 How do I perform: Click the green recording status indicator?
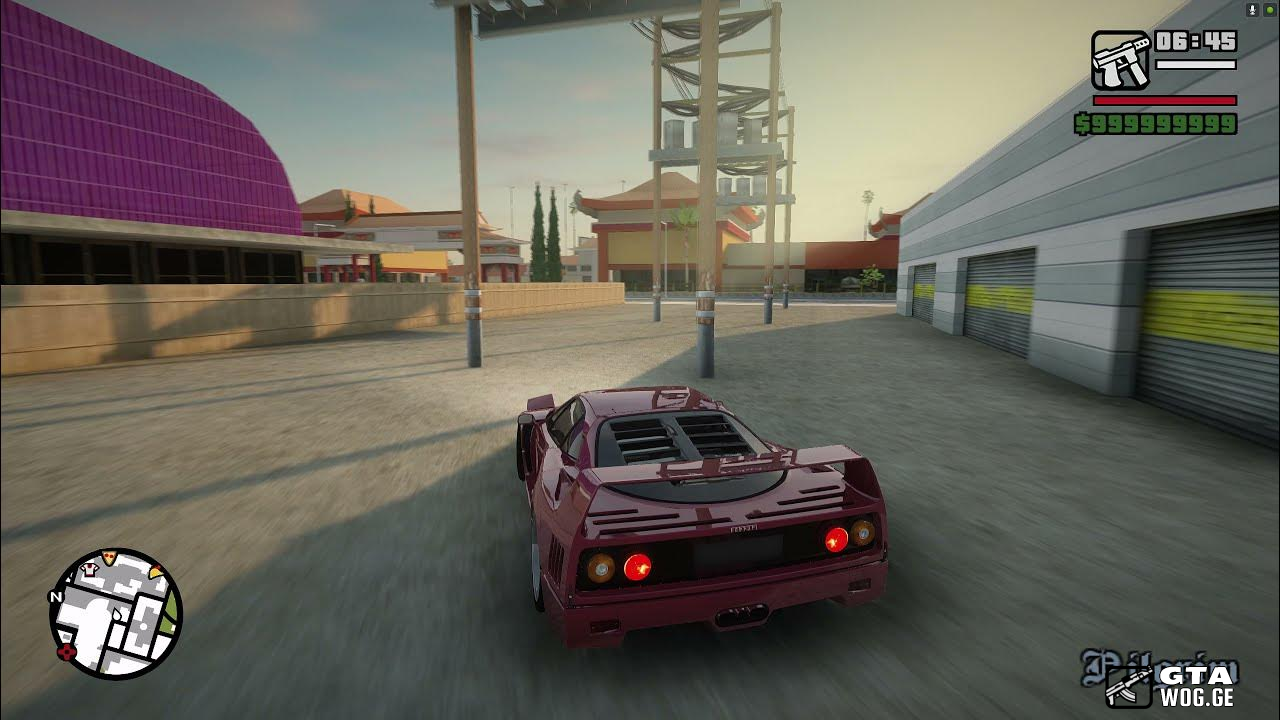[1269, 9]
